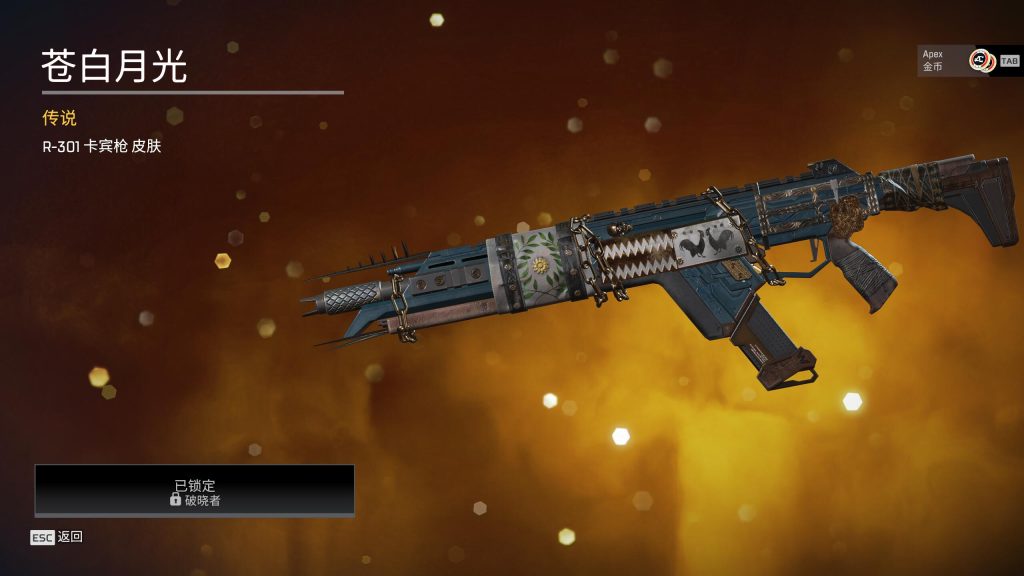Viewport: 1024px width, 576px height.
Task: Click the locked 已锁定 破晓者 button
Action: (195, 490)
